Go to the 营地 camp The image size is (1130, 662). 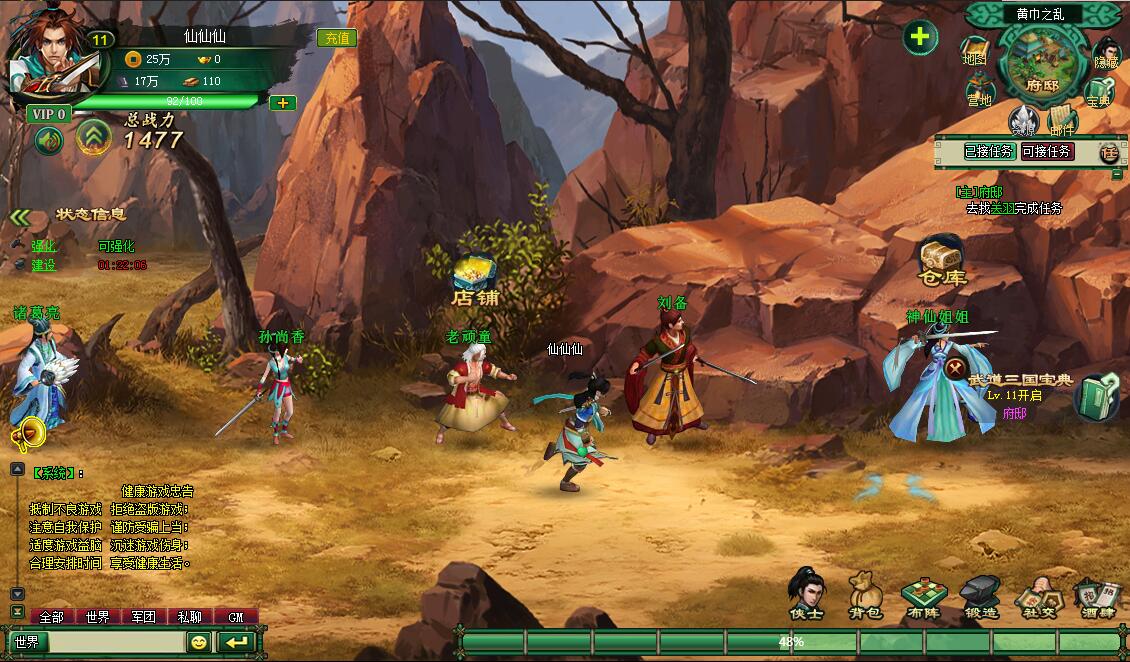pos(979,93)
